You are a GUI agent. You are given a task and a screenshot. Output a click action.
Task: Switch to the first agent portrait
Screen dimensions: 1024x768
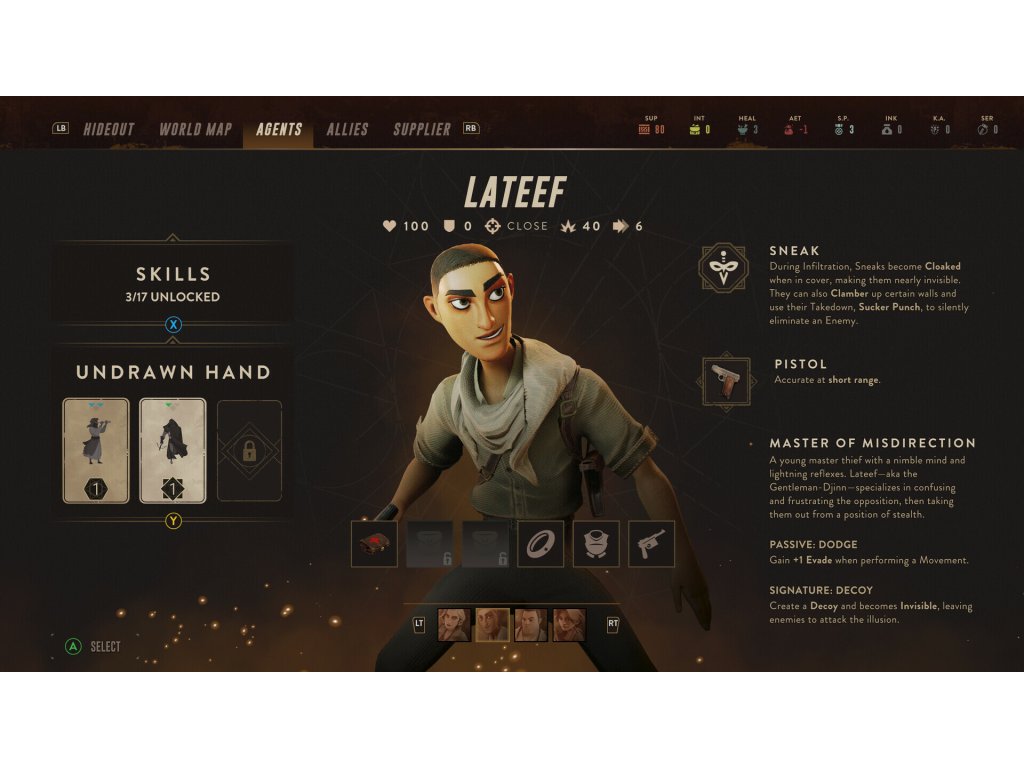[453, 625]
